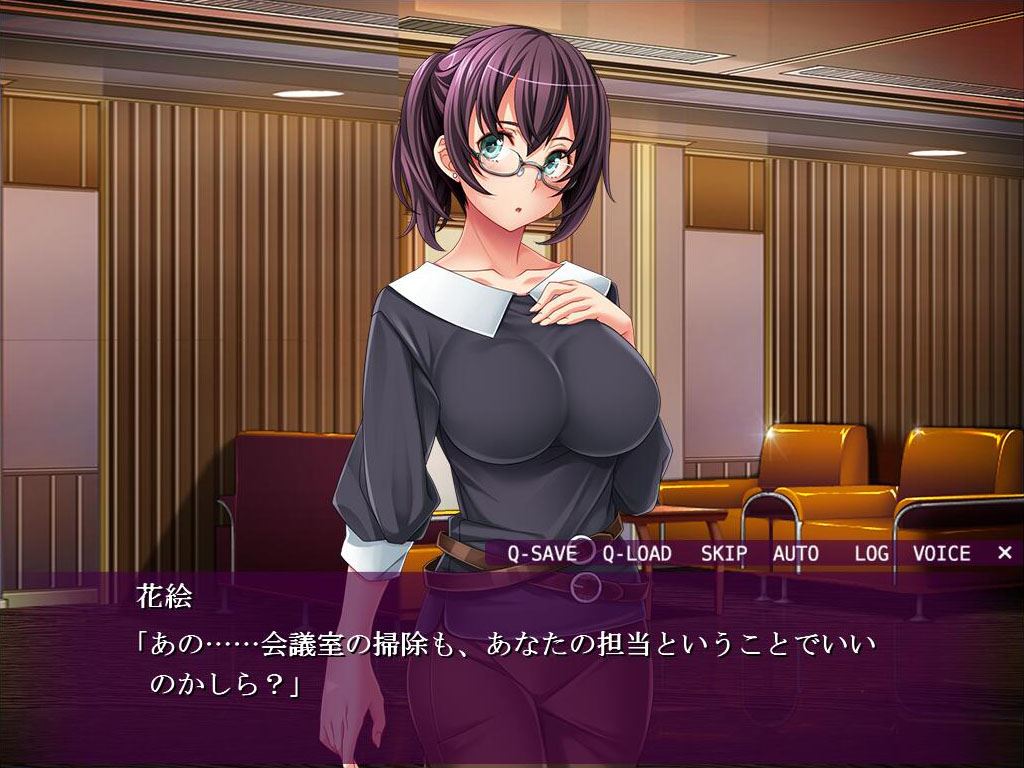Replay the line using VOICE
Screen dimensions: 1024x768
click(941, 553)
